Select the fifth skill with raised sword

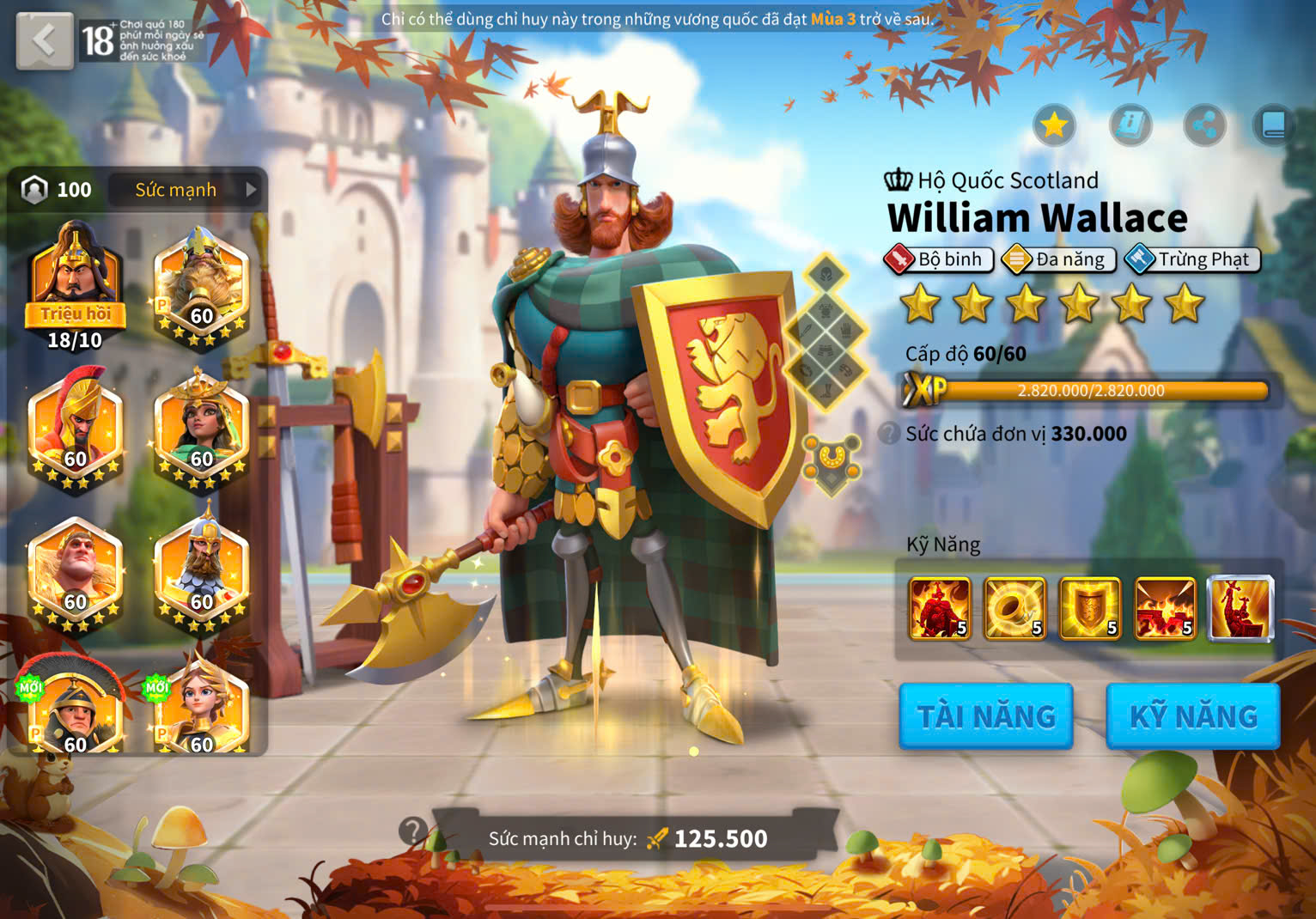[x=1240, y=608]
